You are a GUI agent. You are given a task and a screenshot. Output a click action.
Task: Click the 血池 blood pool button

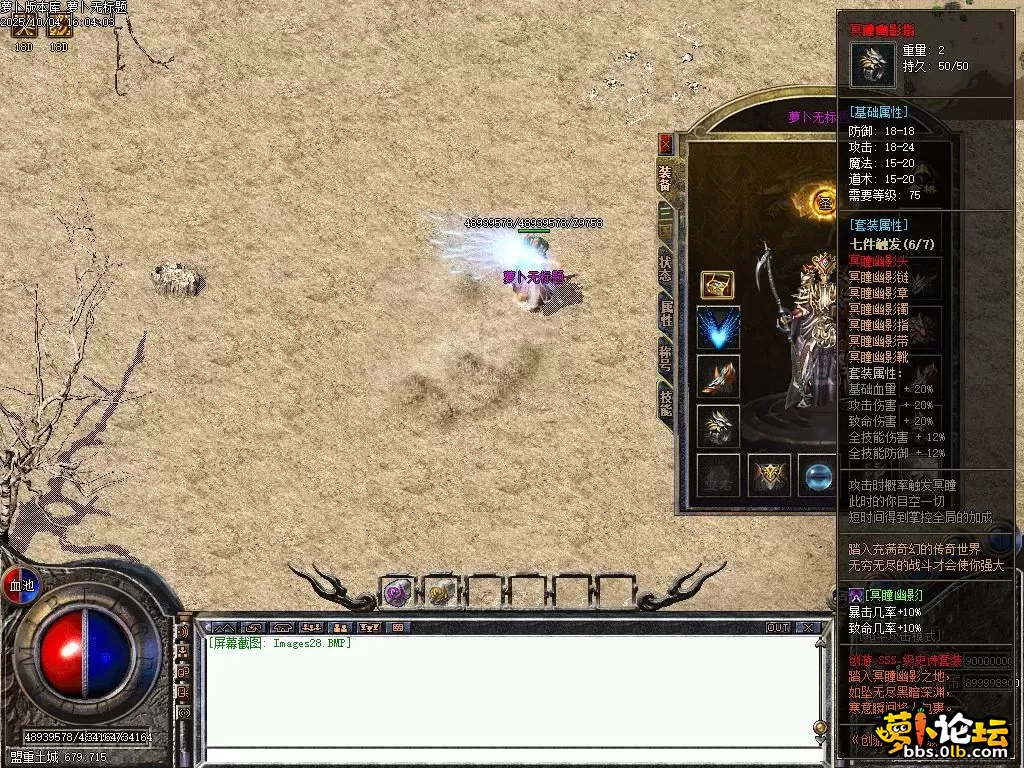(x=22, y=585)
